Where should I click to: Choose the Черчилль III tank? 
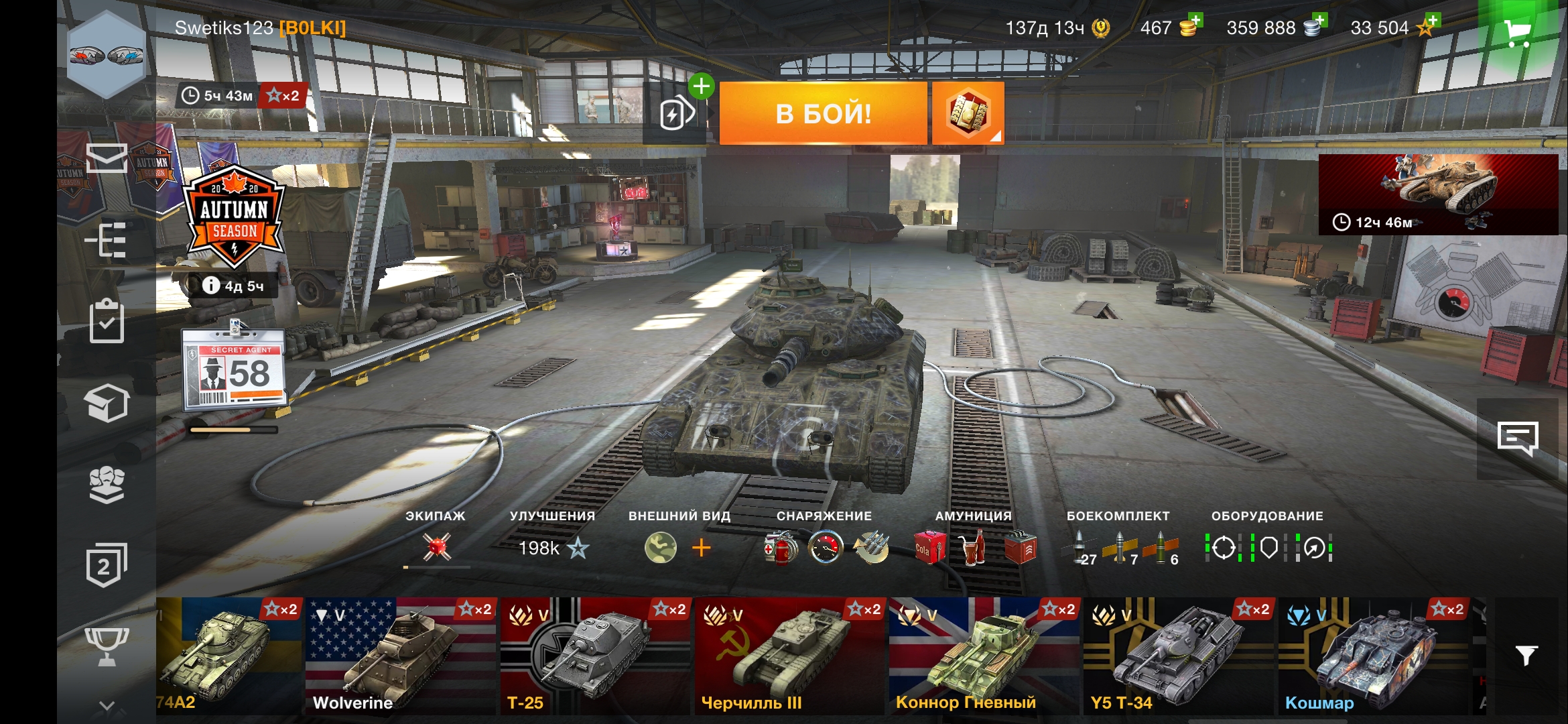[789, 656]
